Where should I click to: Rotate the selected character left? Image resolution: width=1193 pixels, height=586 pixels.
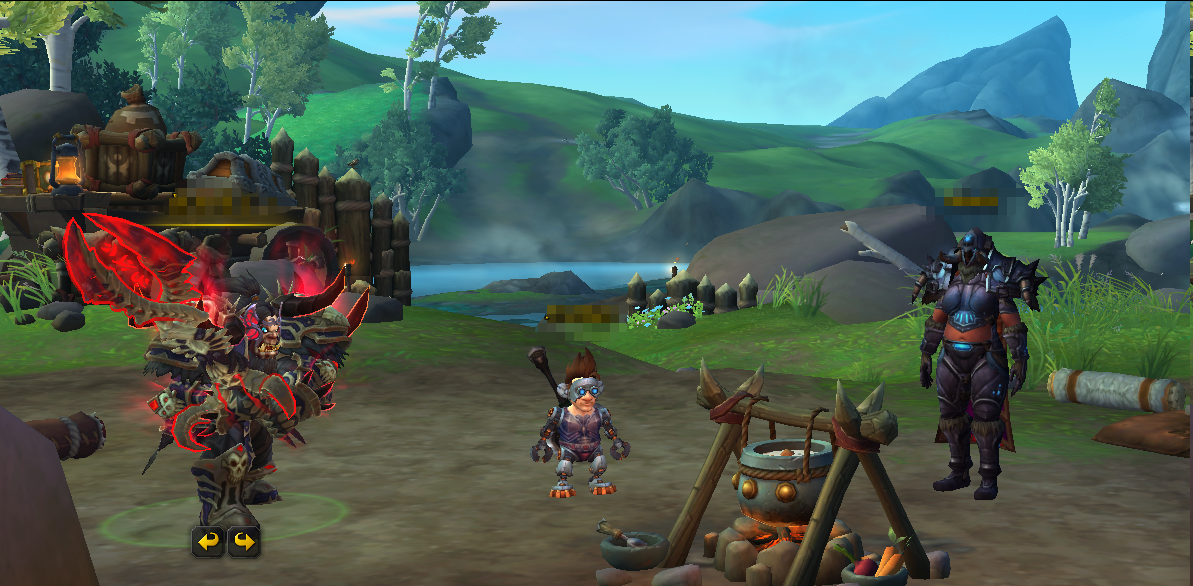(208, 542)
